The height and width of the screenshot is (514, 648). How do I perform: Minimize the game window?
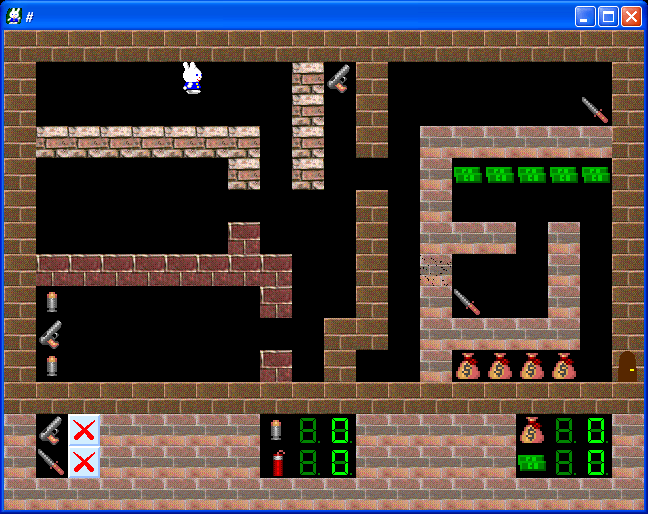click(x=585, y=16)
